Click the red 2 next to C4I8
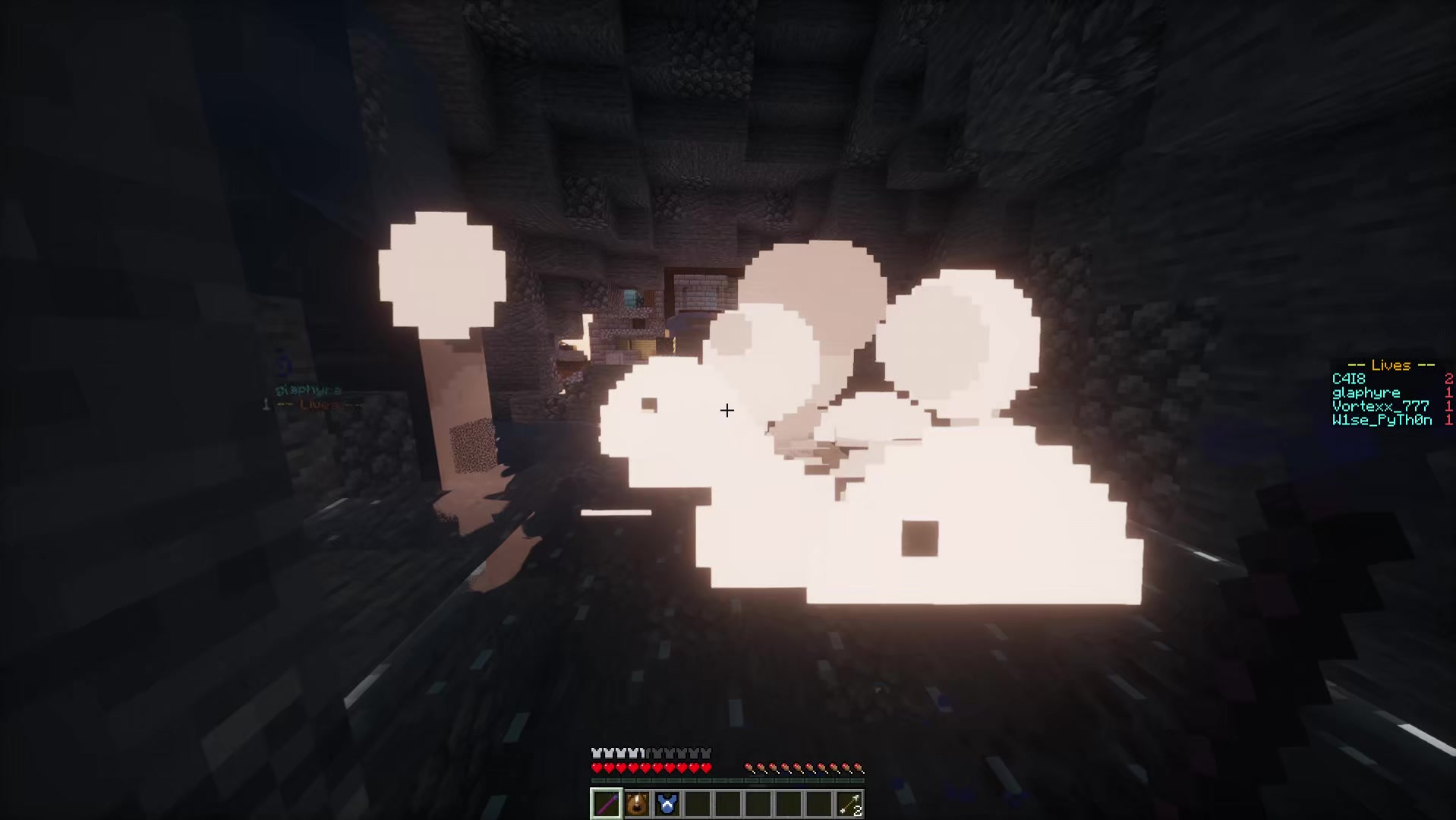The width and height of the screenshot is (1456, 820). click(x=1449, y=380)
